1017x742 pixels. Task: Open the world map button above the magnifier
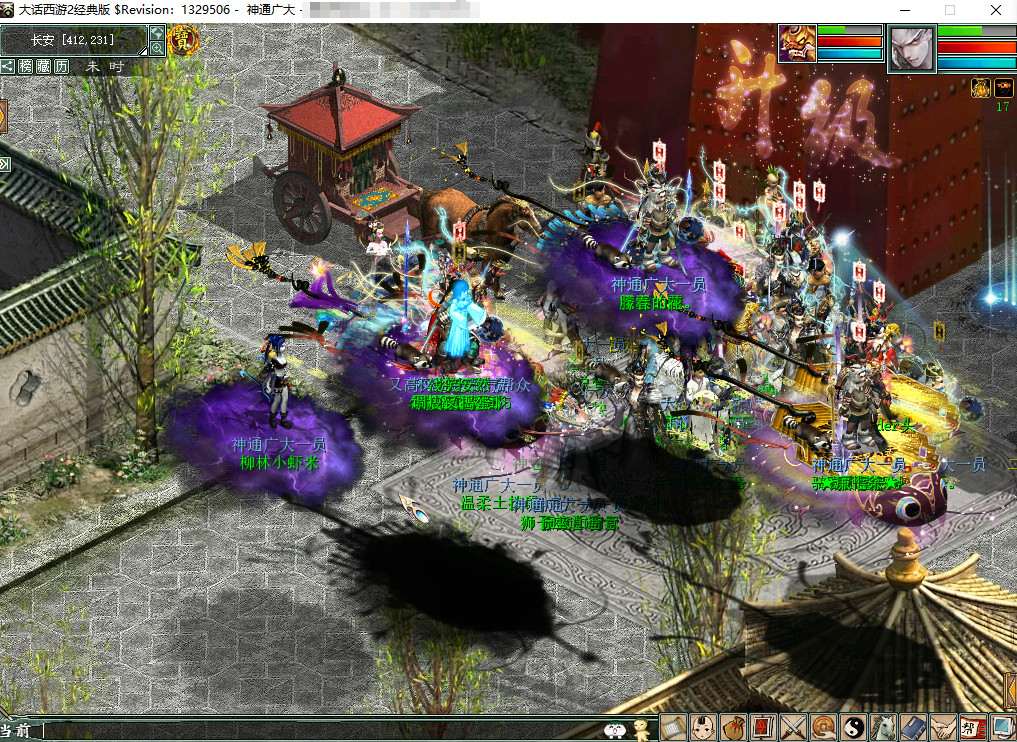(x=157, y=33)
